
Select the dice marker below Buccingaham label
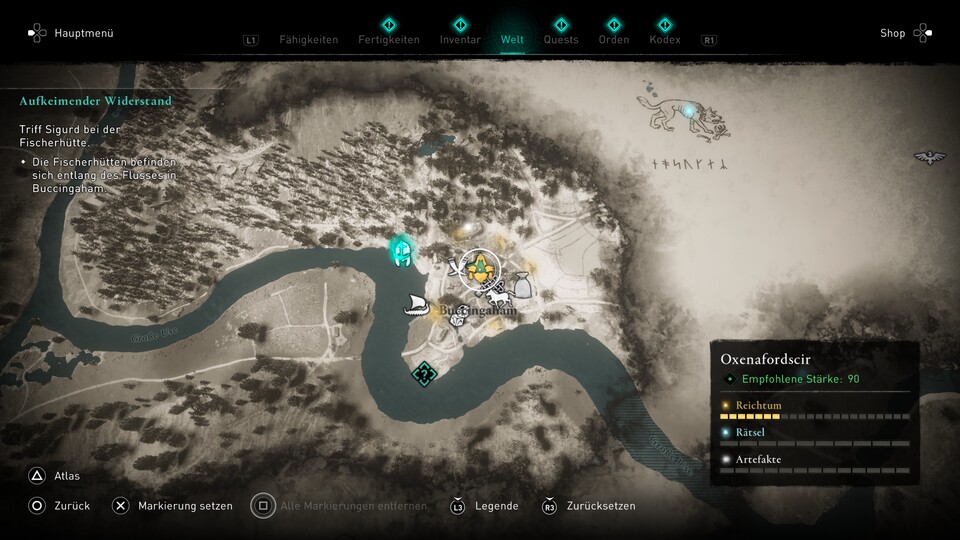click(456, 321)
